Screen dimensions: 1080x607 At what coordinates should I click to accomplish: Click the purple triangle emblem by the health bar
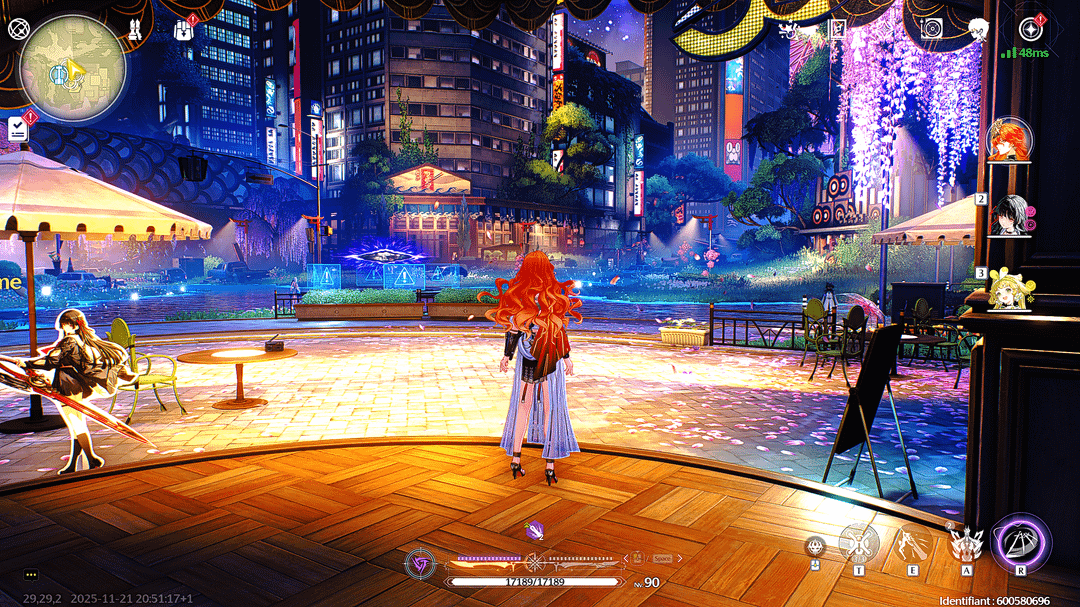(x=419, y=565)
